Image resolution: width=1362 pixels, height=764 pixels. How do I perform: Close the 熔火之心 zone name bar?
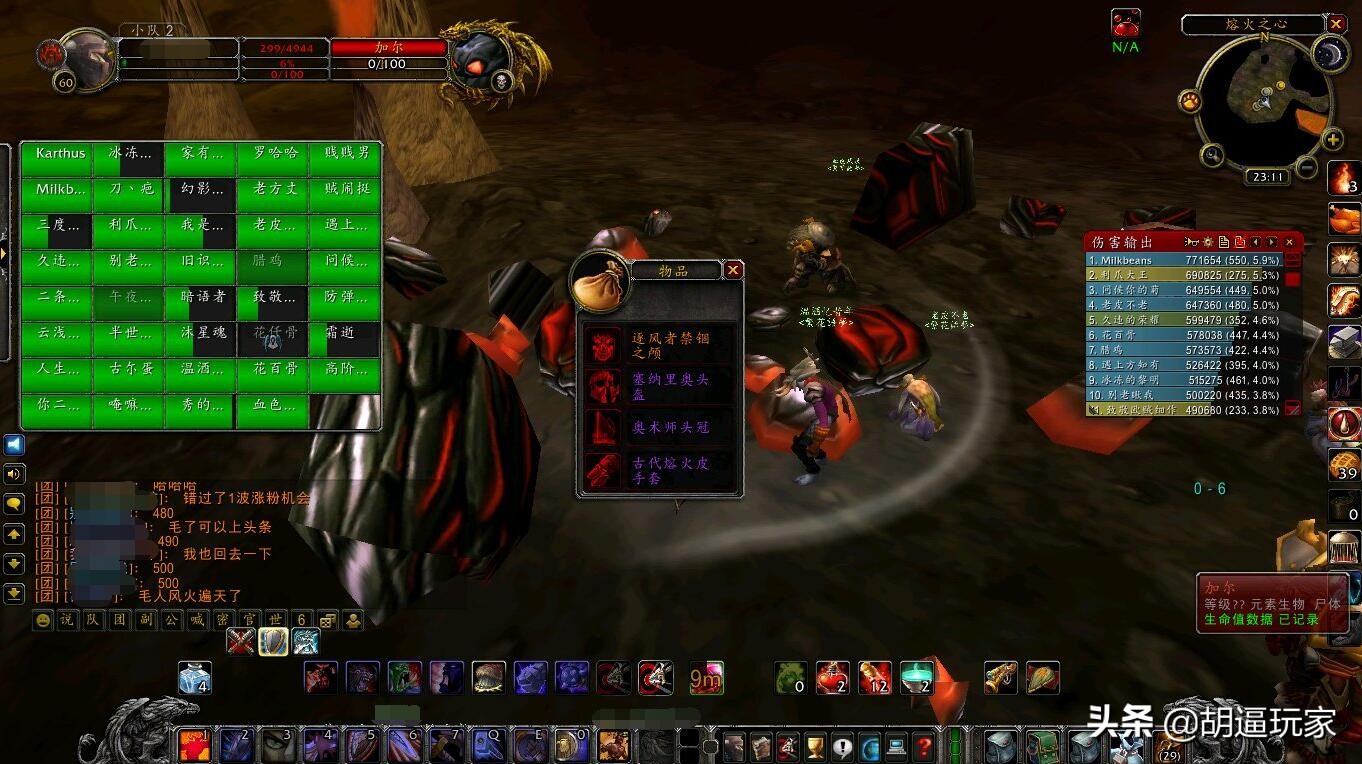coord(1336,24)
